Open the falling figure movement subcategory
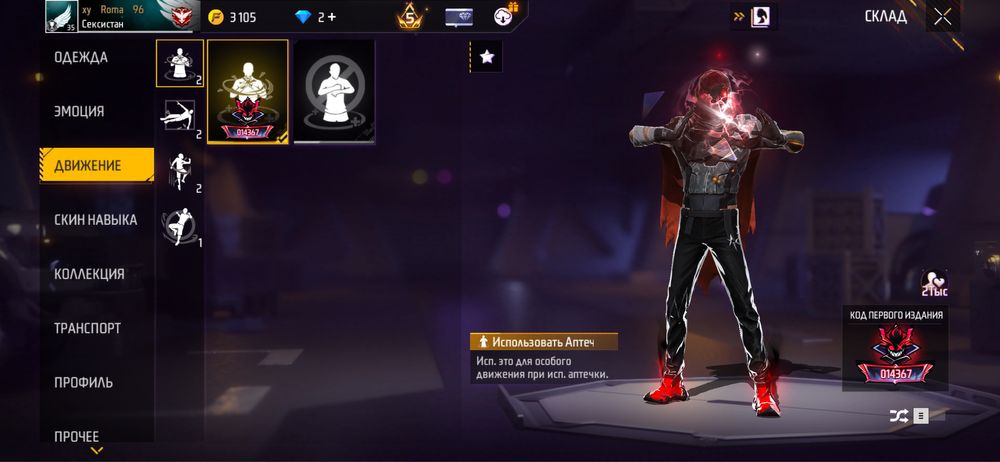The image size is (1000, 462). [x=179, y=171]
